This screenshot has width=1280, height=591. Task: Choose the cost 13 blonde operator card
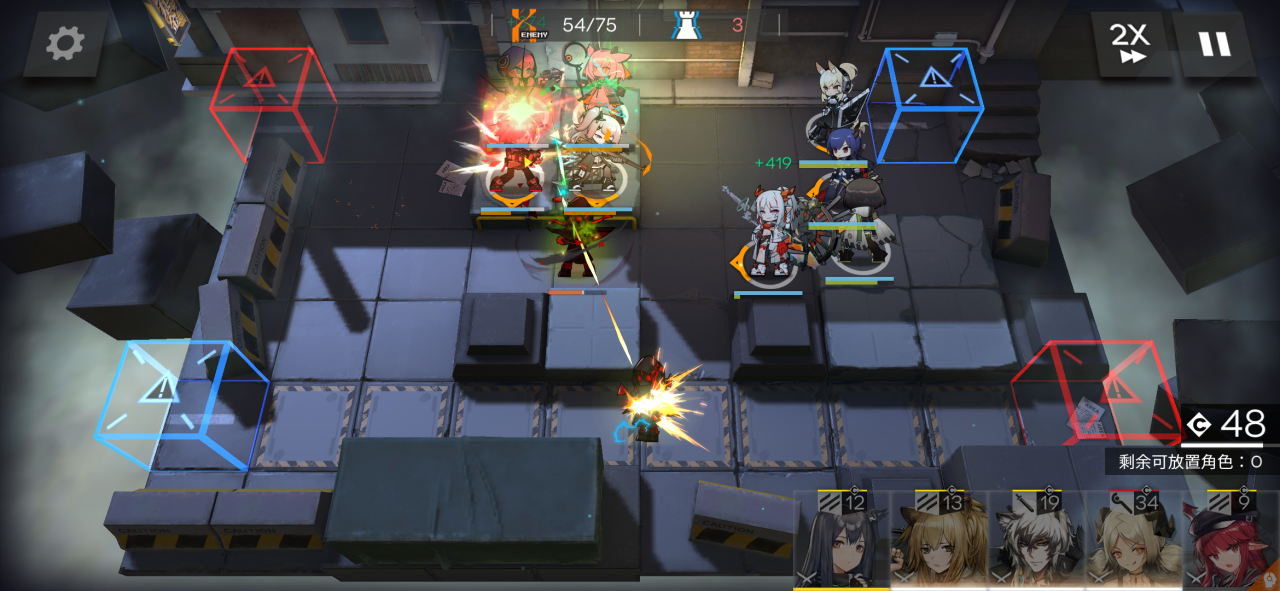click(939, 540)
